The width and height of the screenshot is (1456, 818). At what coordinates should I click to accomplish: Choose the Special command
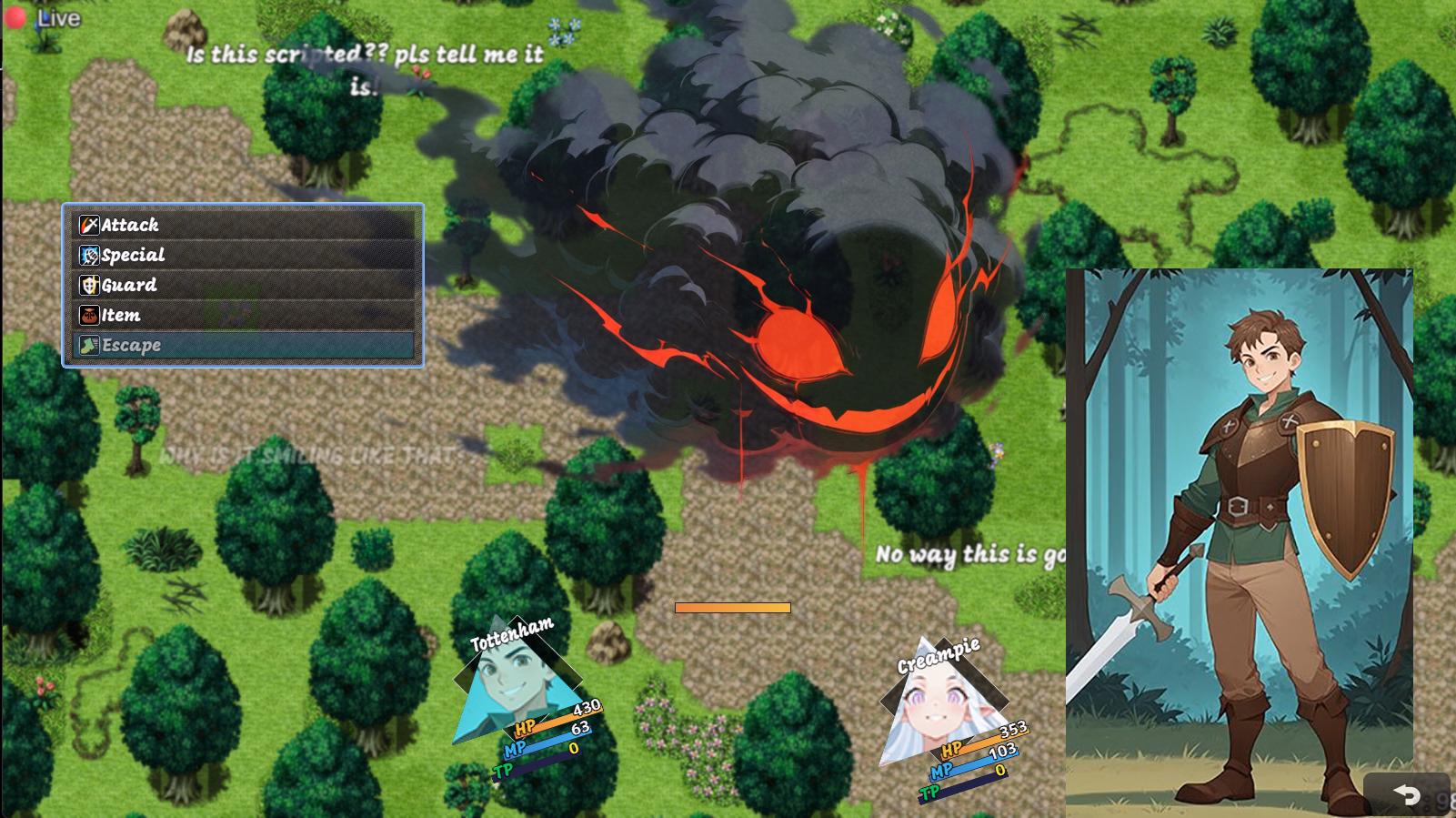(x=243, y=255)
